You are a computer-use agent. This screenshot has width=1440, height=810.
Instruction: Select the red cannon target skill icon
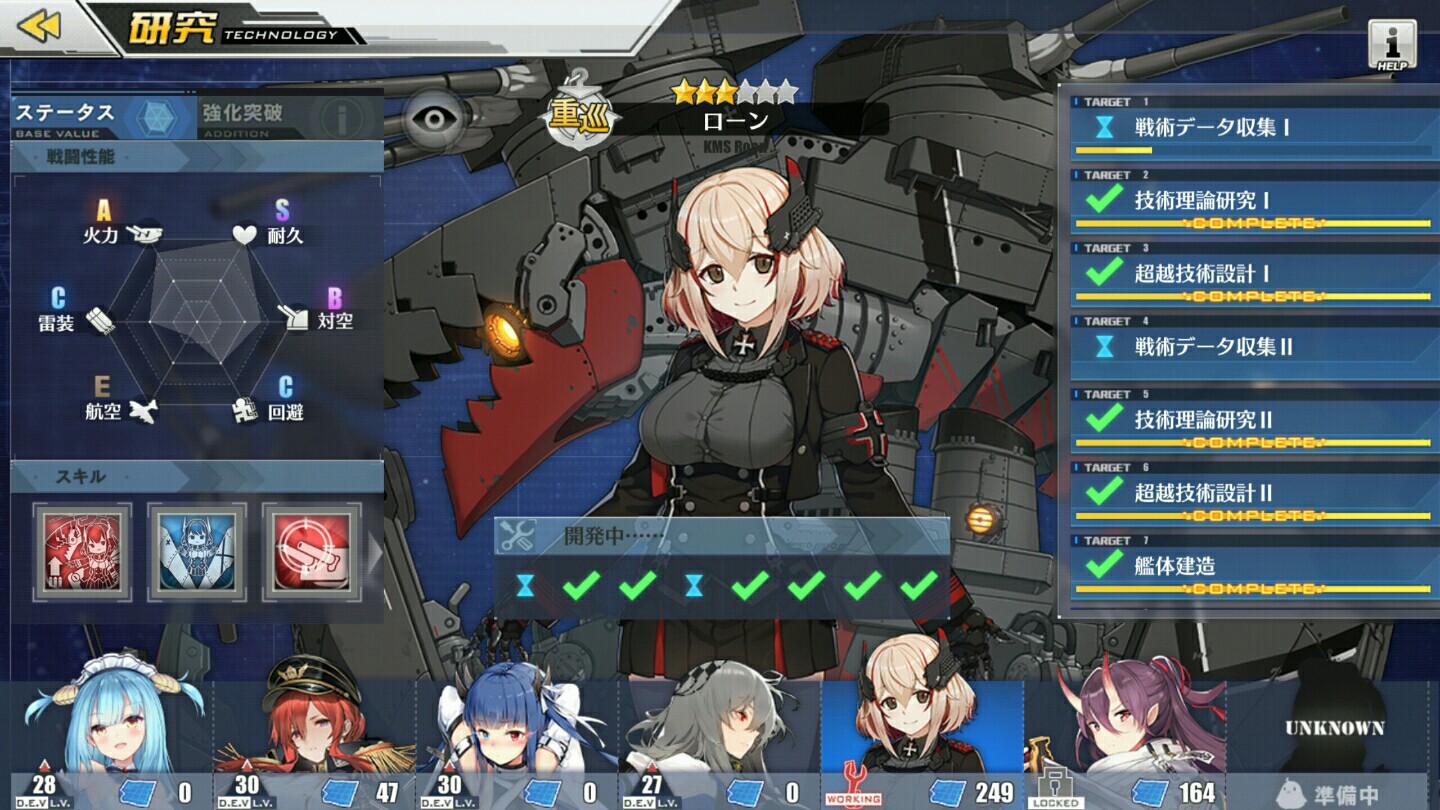[311, 551]
